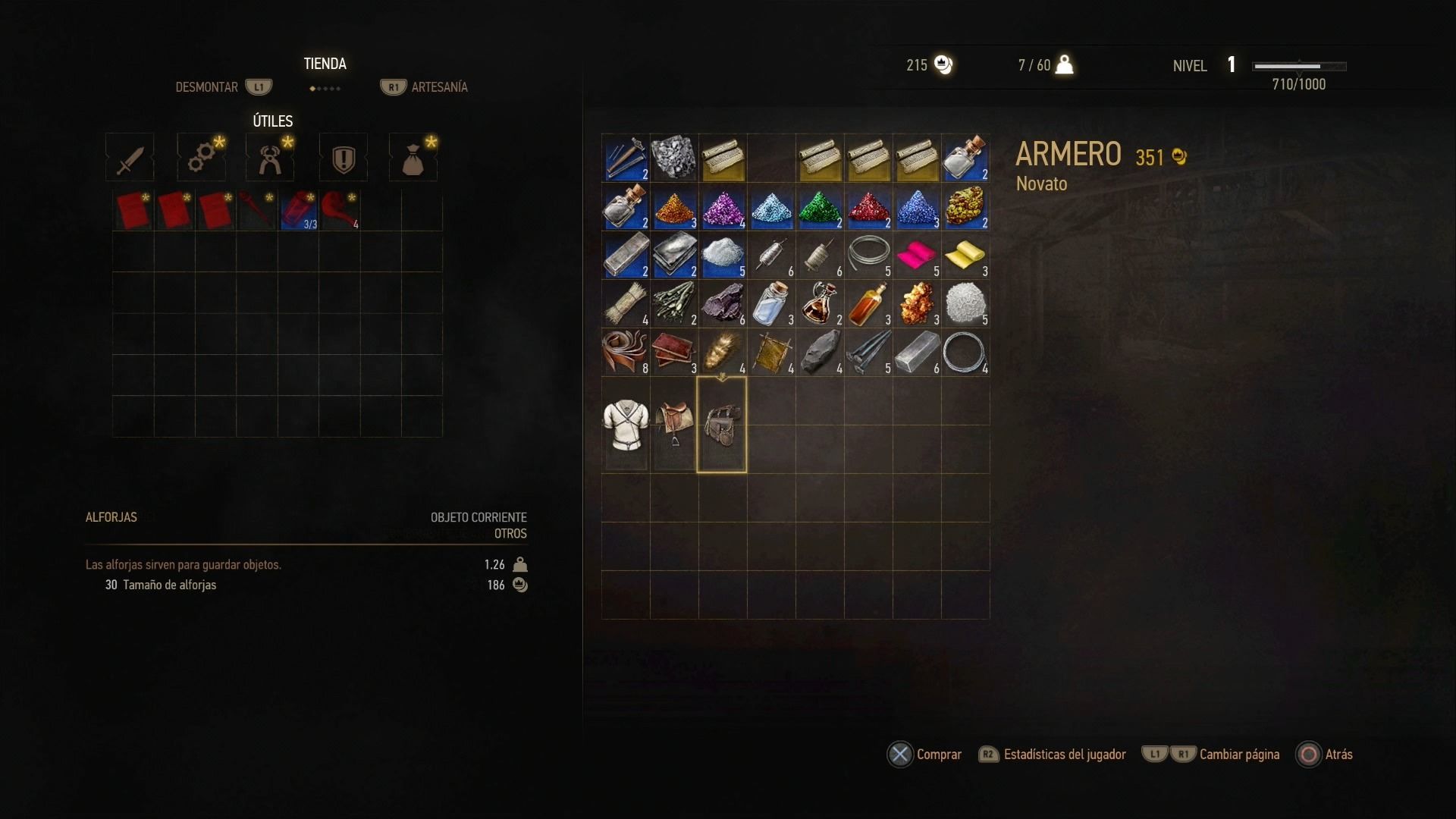This screenshot has width=1456, height=819.
Task: Select the saddlebags item in the shop
Action: [722, 425]
